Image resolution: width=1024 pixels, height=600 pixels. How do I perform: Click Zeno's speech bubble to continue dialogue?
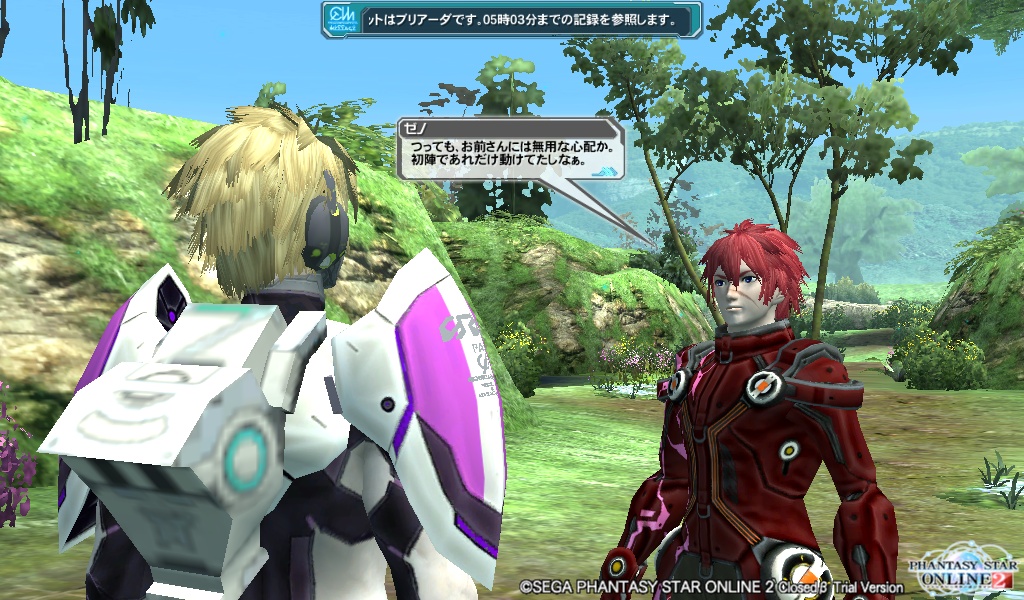pyautogui.click(x=510, y=152)
